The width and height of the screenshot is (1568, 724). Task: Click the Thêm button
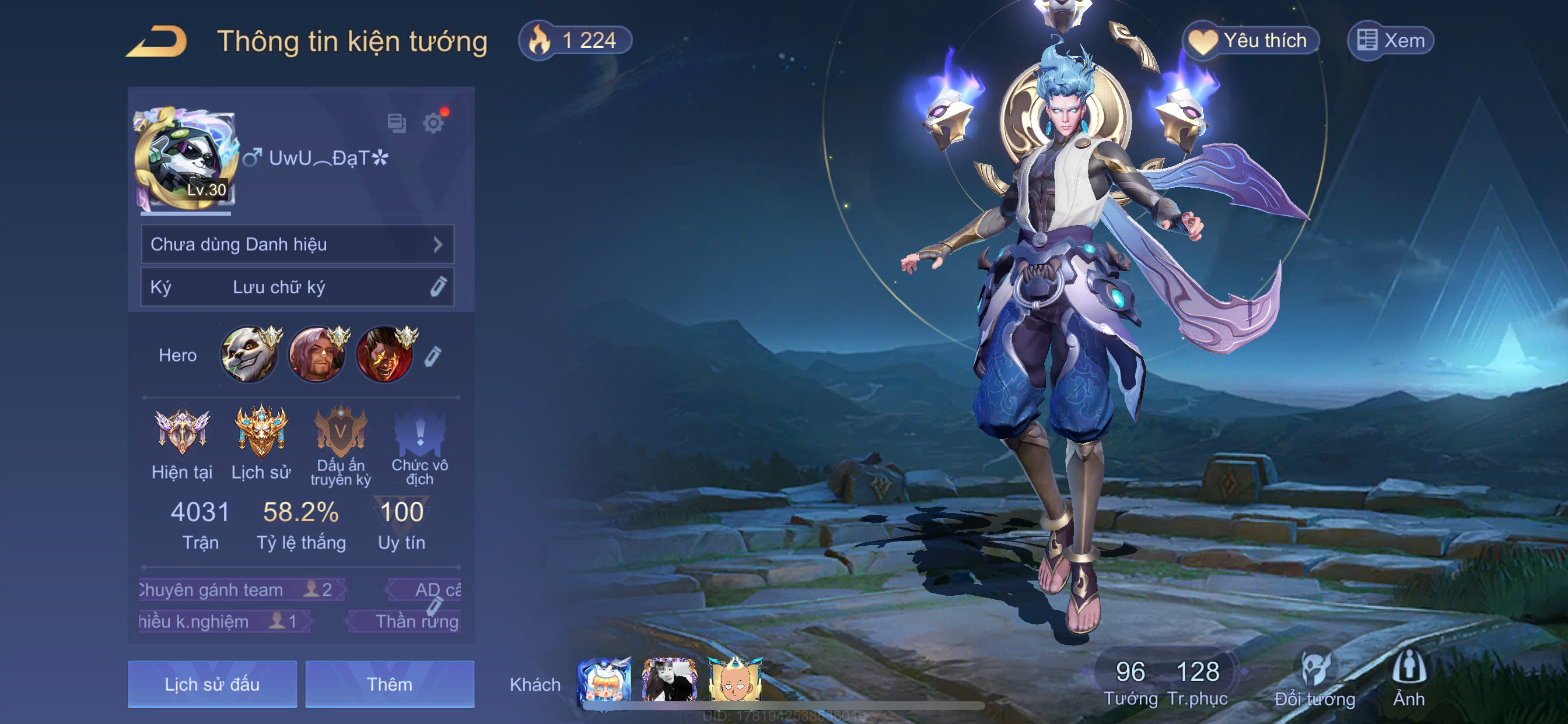(390, 684)
